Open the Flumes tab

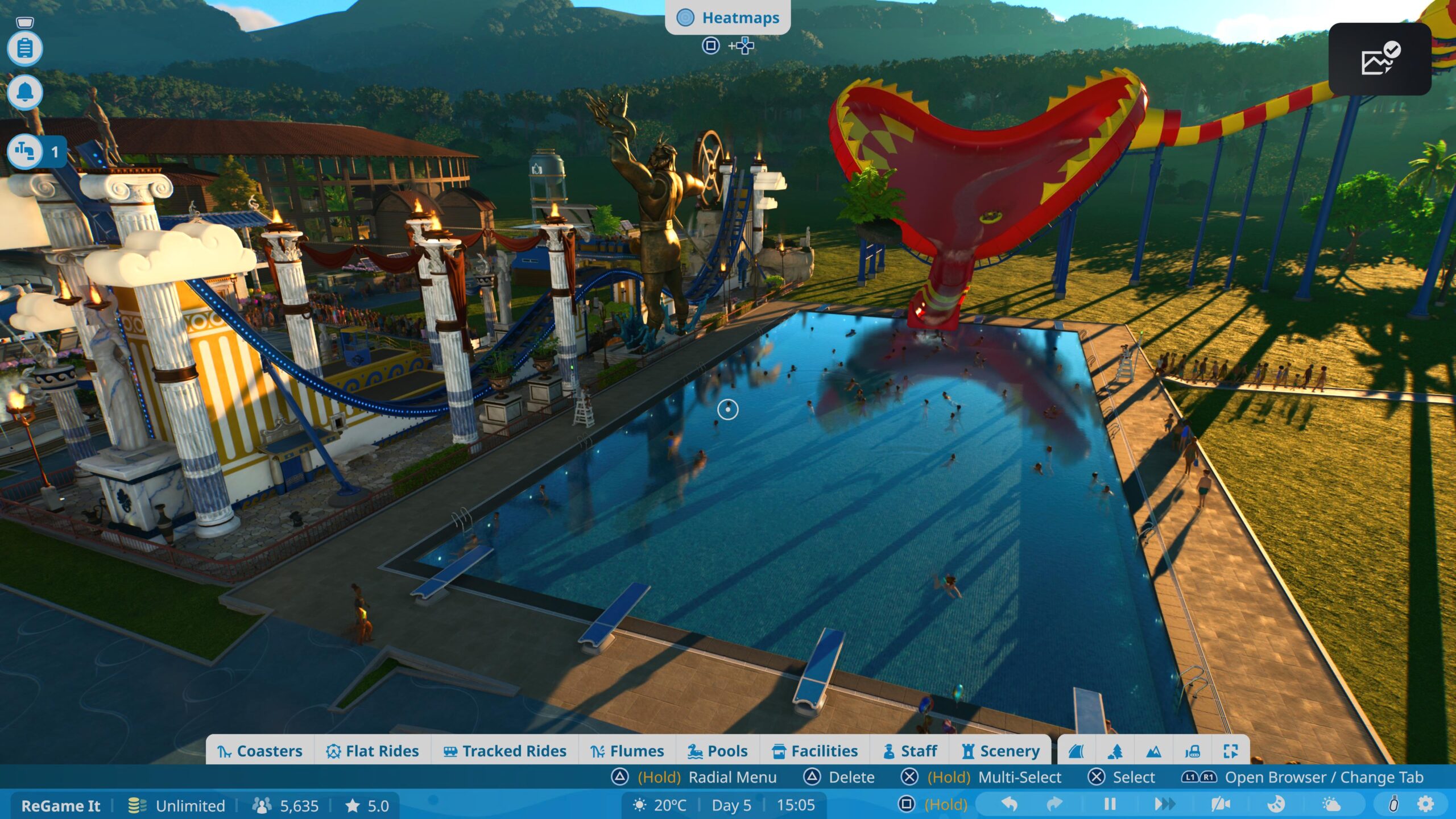click(x=628, y=751)
